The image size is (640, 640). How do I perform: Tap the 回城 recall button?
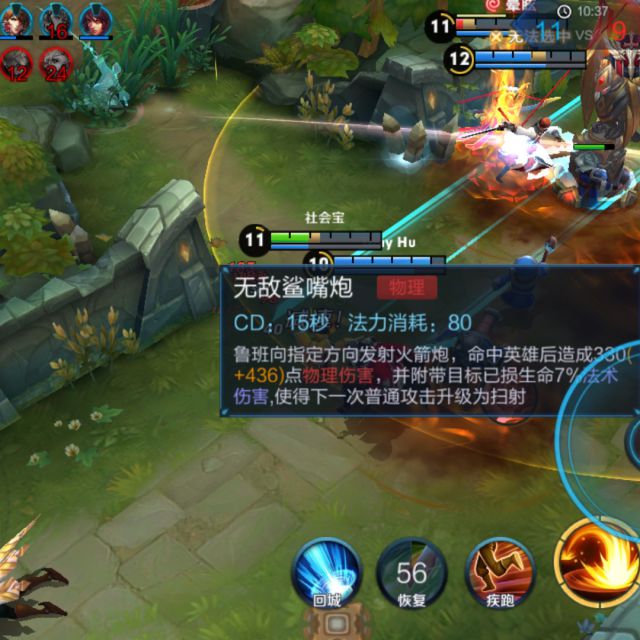(327, 573)
